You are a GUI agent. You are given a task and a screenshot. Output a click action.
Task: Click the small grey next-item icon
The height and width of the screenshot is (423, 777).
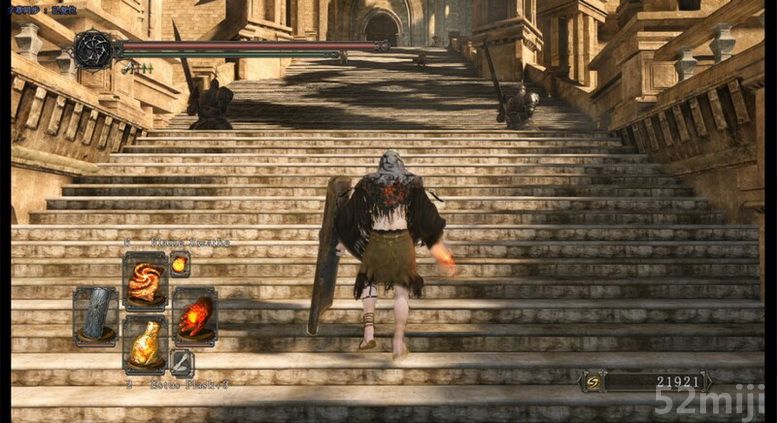click(x=181, y=361)
